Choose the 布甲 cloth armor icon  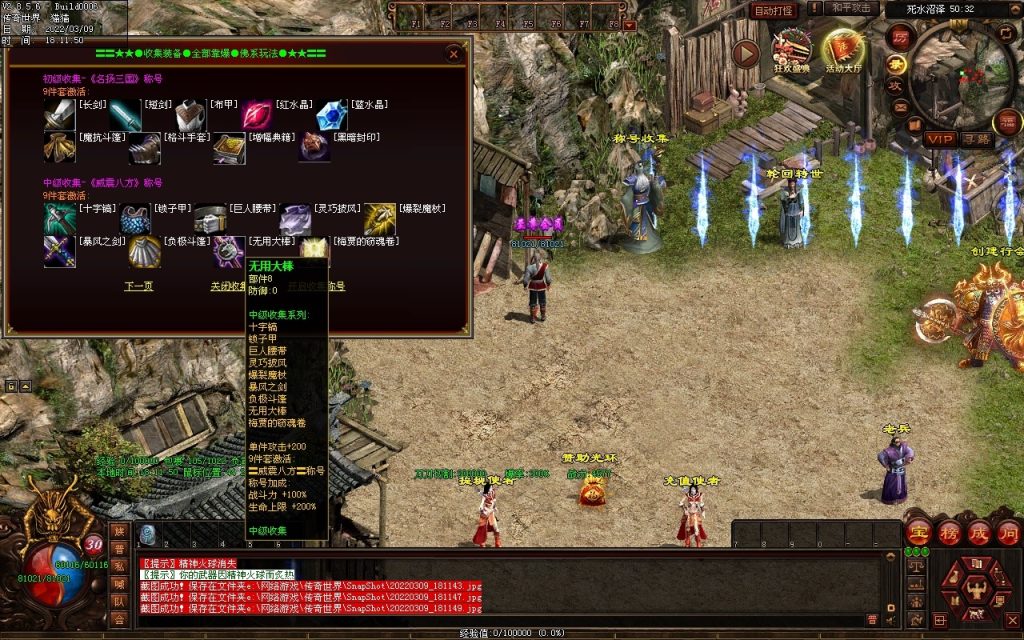(191, 116)
